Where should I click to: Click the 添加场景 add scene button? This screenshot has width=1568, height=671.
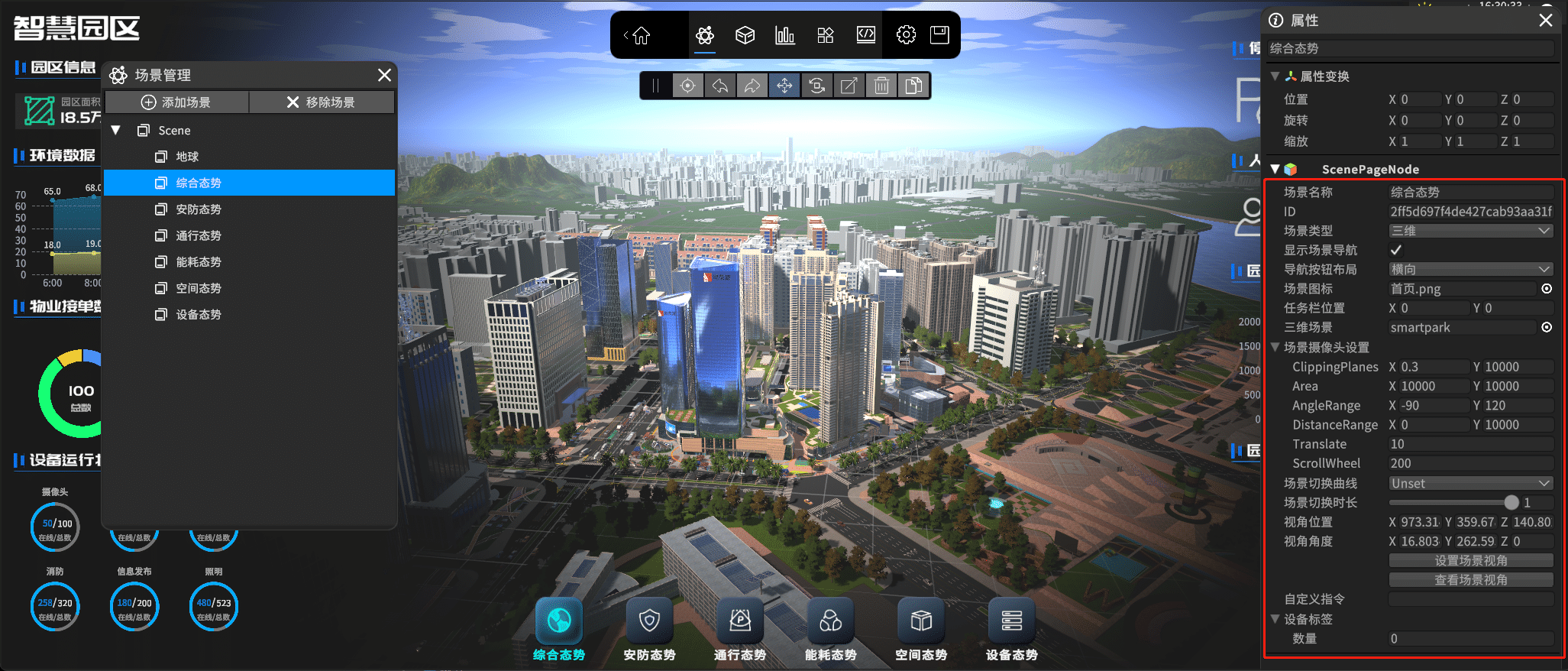(x=176, y=102)
